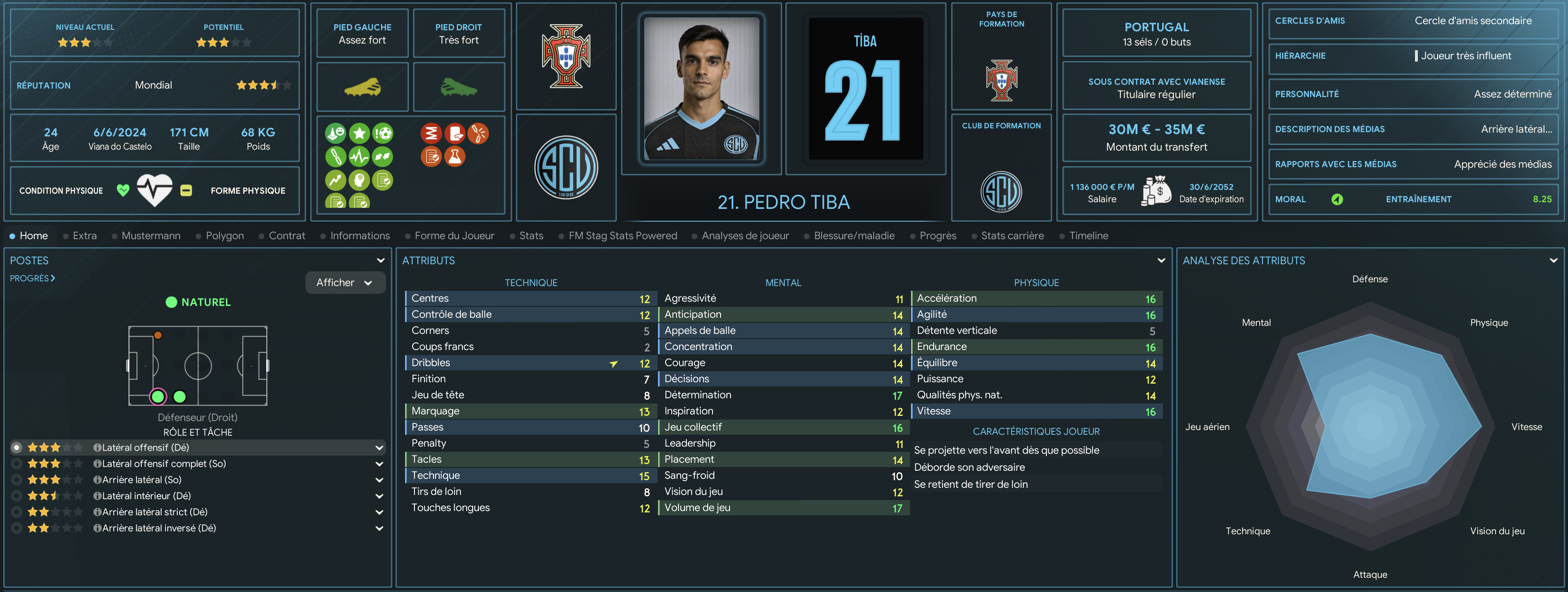Open the Analyse des attributs panel menu
The width and height of the screenshot is (1568, 592).
pos(1553,260)
